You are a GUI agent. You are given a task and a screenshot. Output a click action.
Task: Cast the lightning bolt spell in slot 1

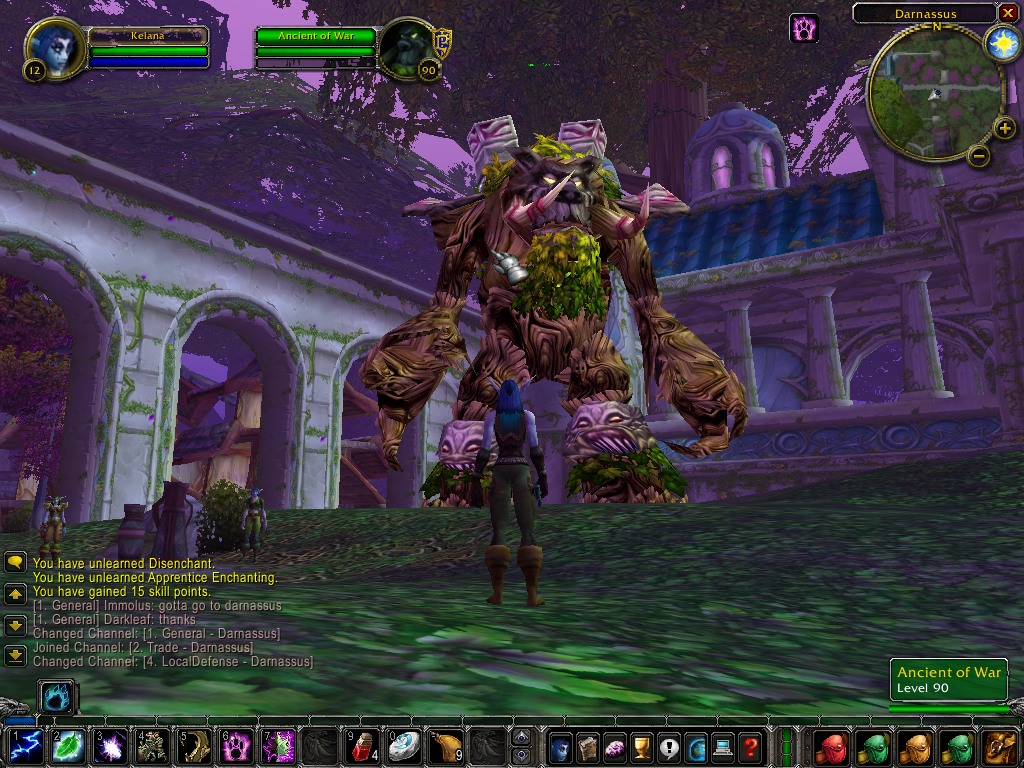26,746
